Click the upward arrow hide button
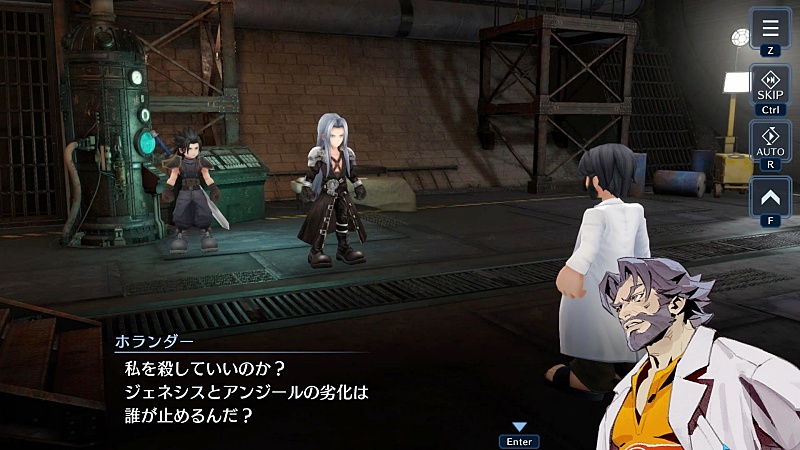Image resolution: width=800 pixels, height=450 pixels. click(770, 196)
